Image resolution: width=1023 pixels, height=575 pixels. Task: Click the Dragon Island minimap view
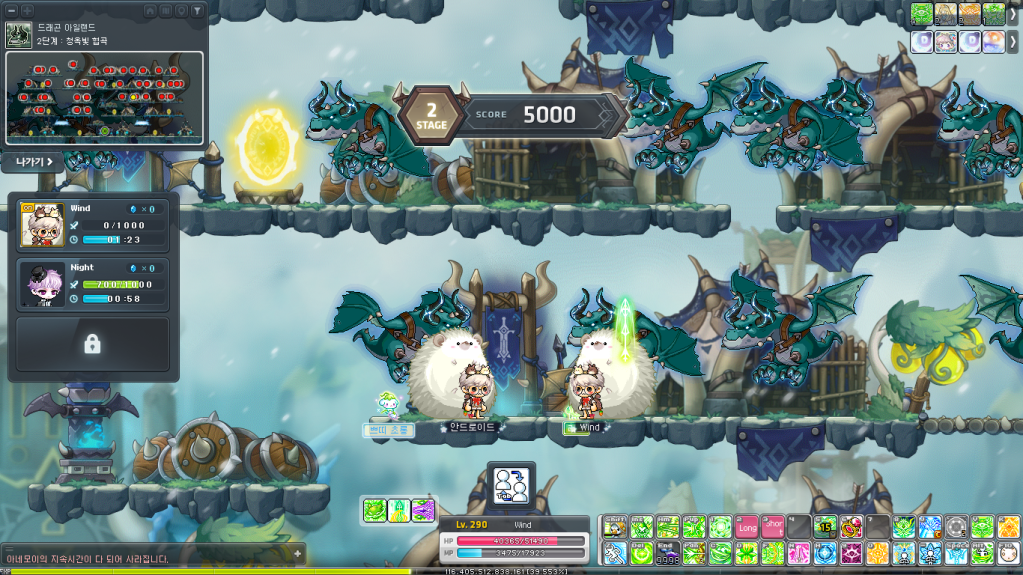(105, 95)
